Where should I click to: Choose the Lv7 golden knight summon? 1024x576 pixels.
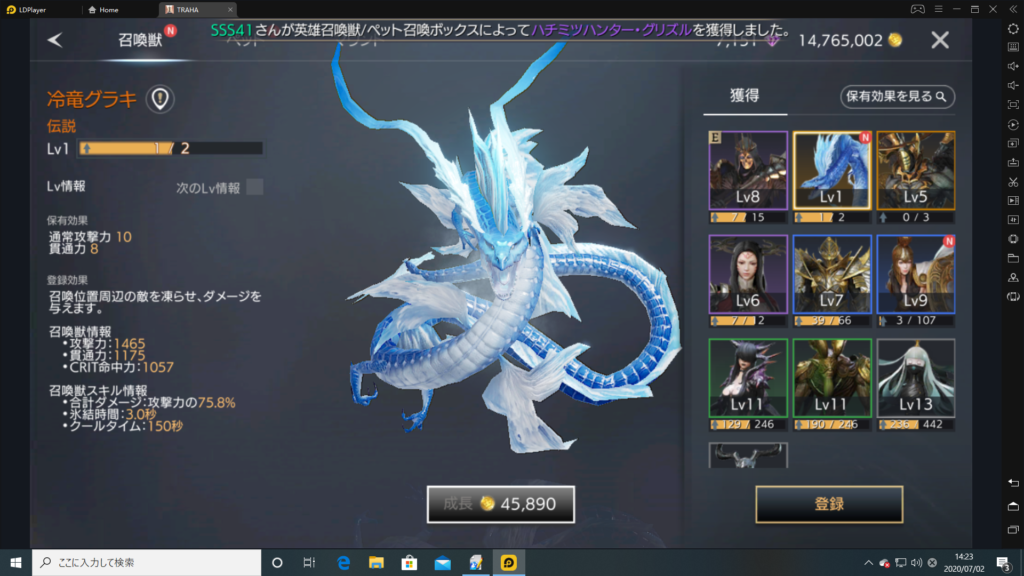coord(832,274)
